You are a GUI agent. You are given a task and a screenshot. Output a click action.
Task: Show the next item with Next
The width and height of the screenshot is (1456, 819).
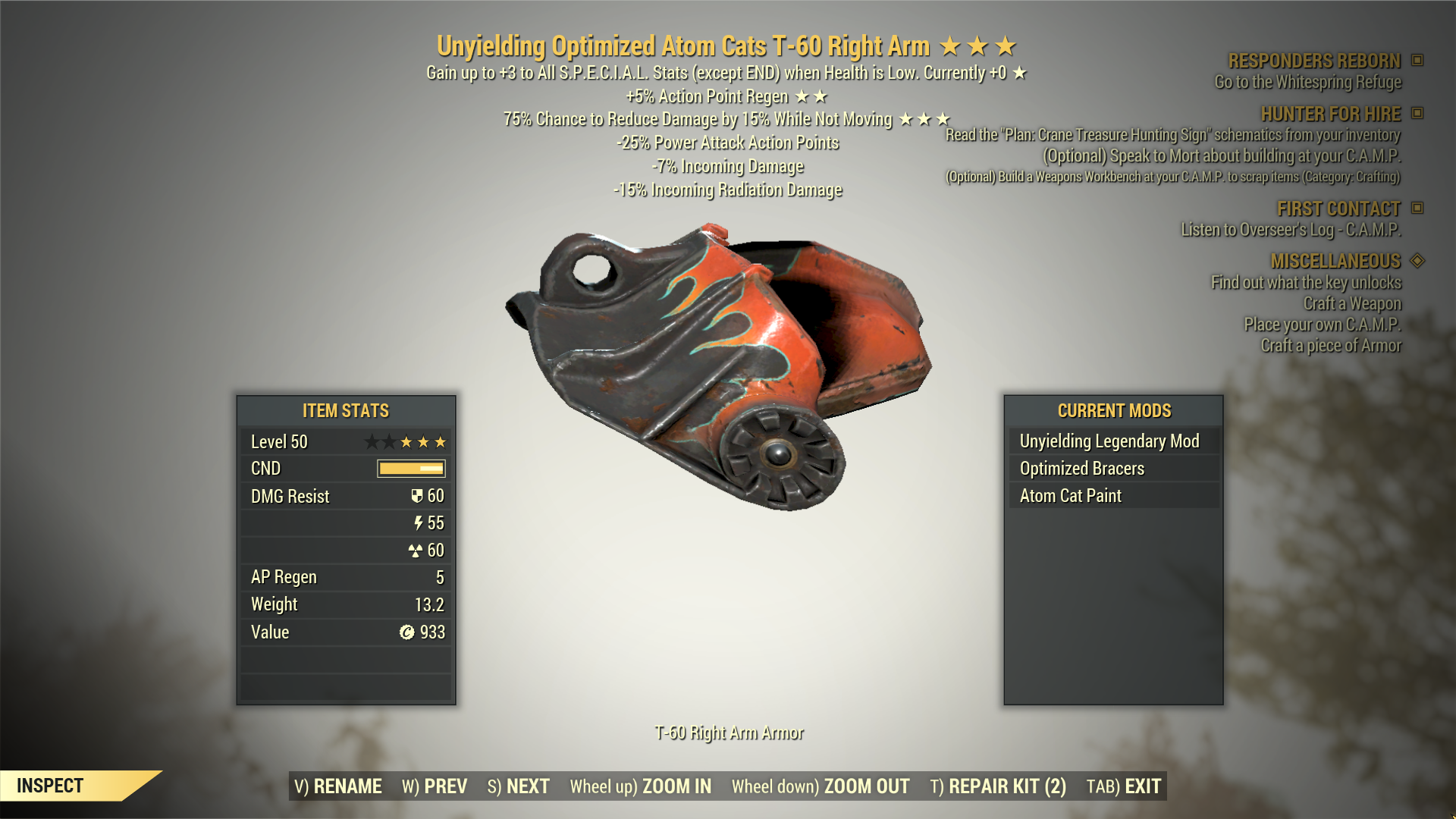tap(519, 786)
